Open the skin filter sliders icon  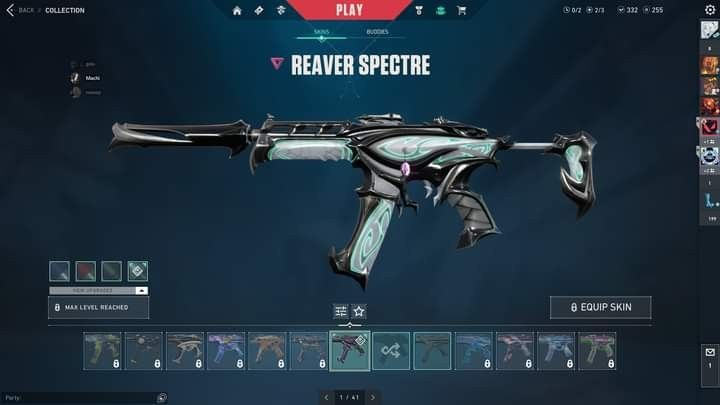click(340, 311)
